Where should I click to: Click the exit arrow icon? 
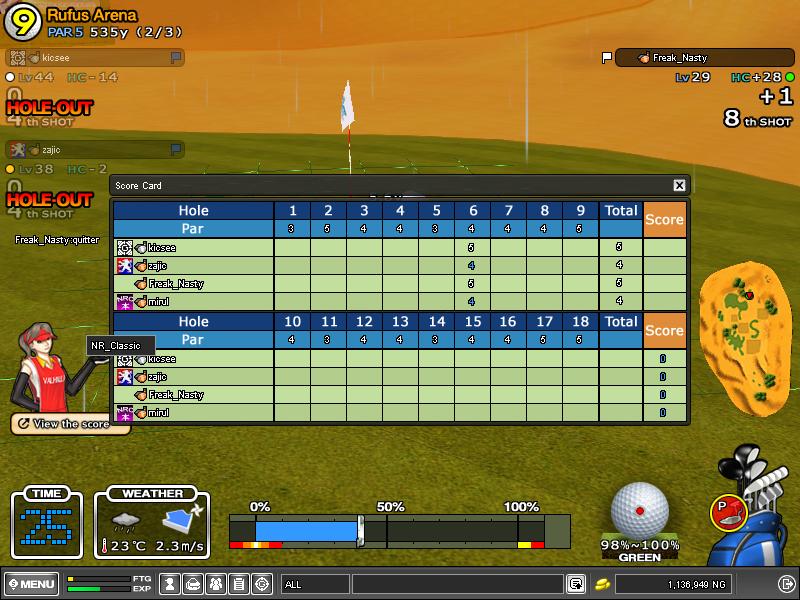click(x=786, y=584)
